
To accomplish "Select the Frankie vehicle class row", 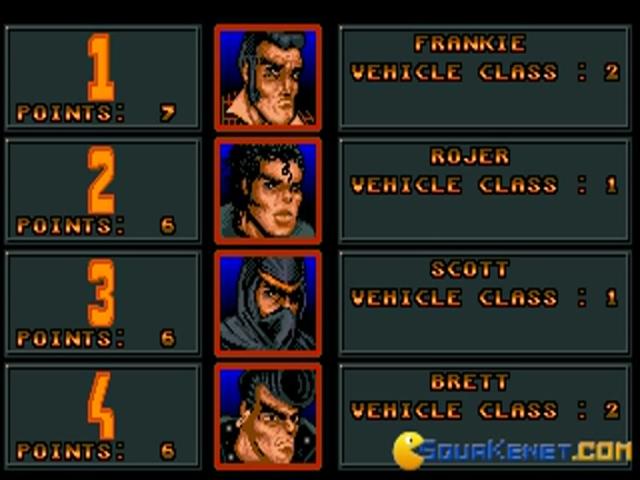I will pyautogui.click(x=485, y=73).
